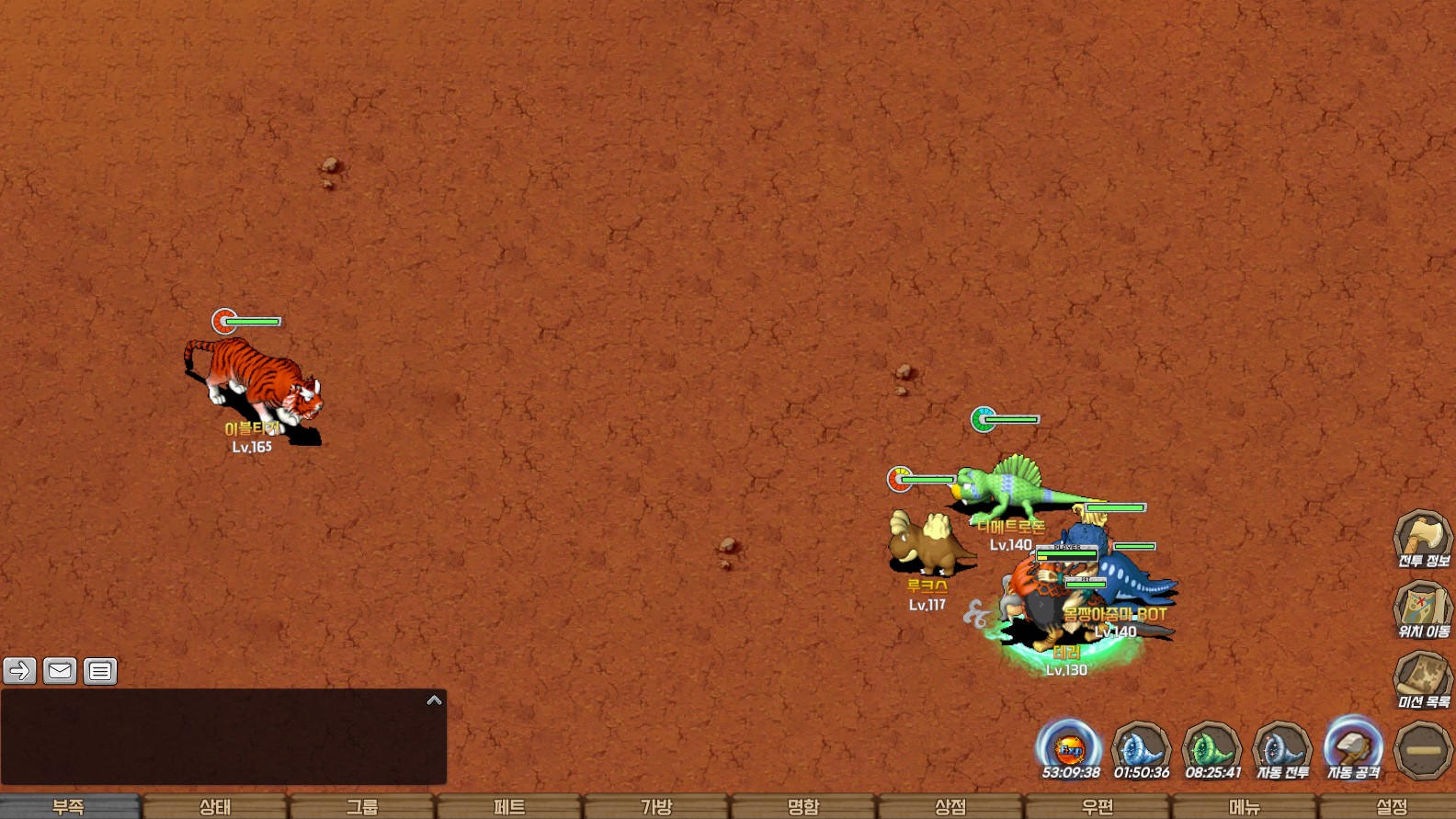Open the 그룹 (Group) tab
The width and height of the screenshot is (1456, 819).
point(362,806)
